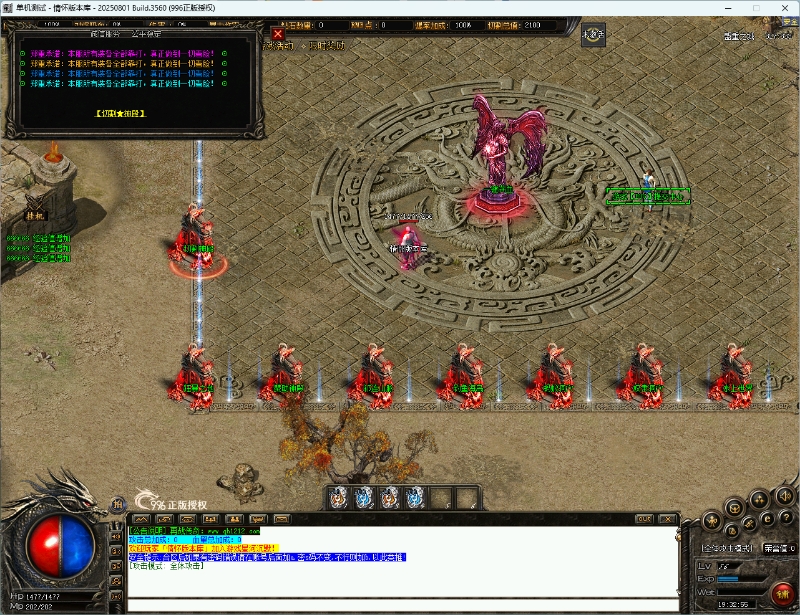Screen dimensions: 800x615
Task: Click the OUR button on chat bar
Action: [x=645, y=519]
